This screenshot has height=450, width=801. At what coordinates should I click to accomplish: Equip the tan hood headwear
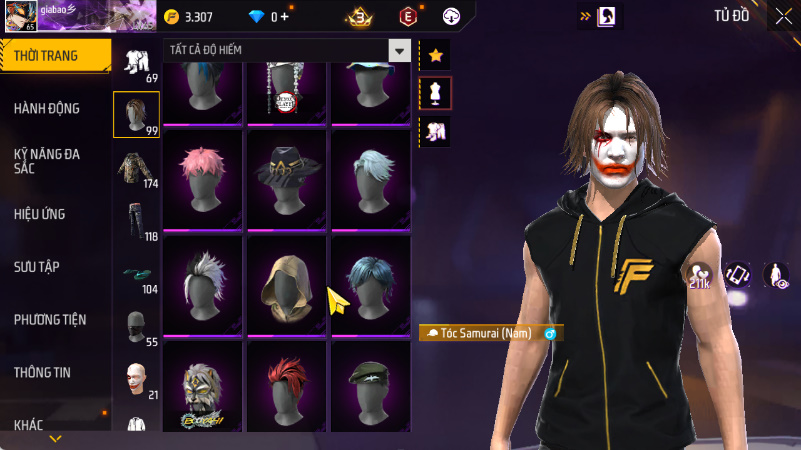pyautogui.click(x=287, y=284)
